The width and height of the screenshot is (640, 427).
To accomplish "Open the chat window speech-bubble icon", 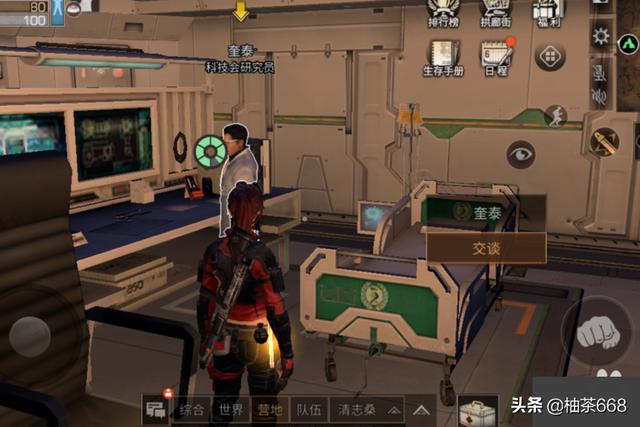I will click(155, 409).
